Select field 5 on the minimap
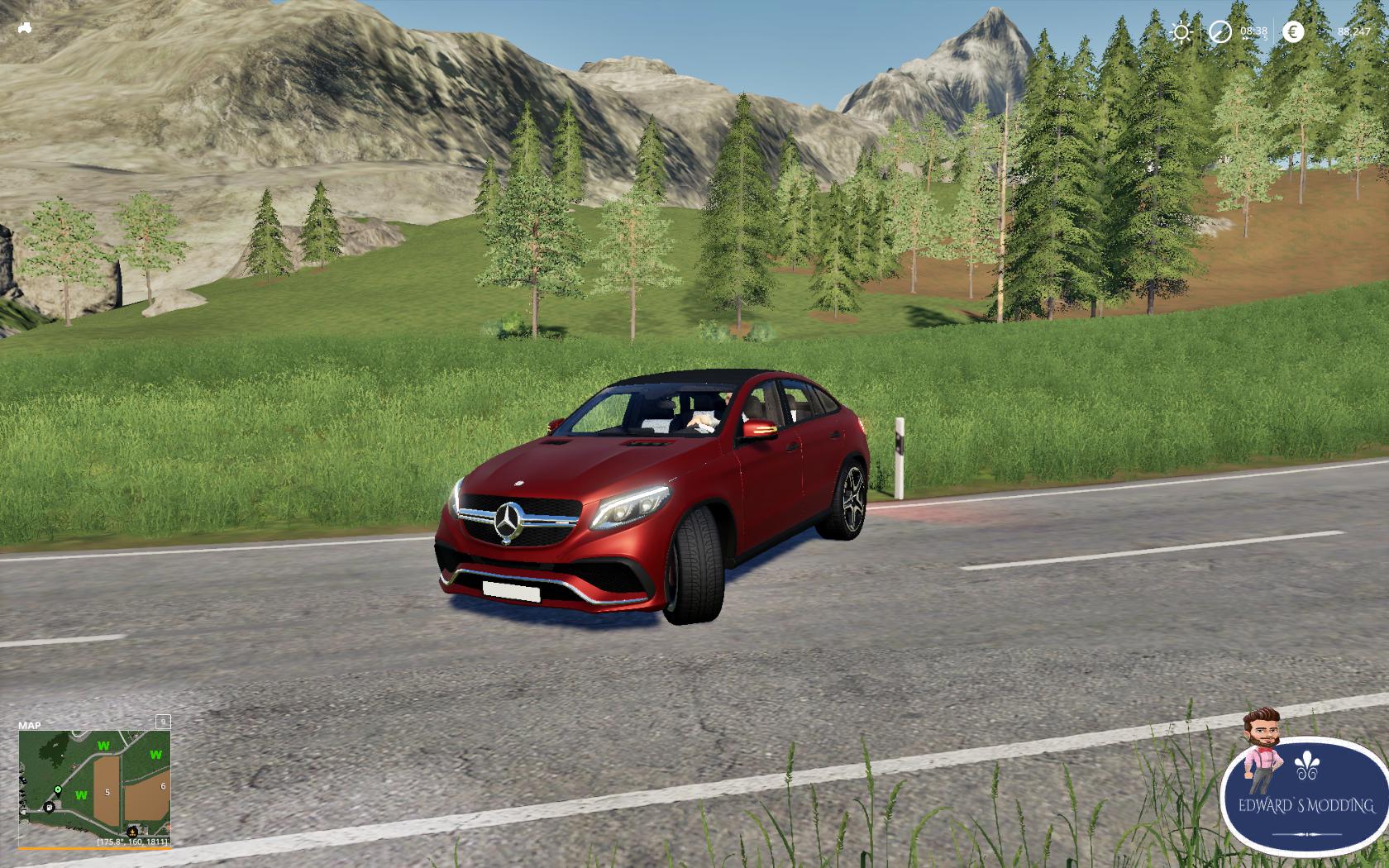1389x868 pixels. tap(107, 792)
